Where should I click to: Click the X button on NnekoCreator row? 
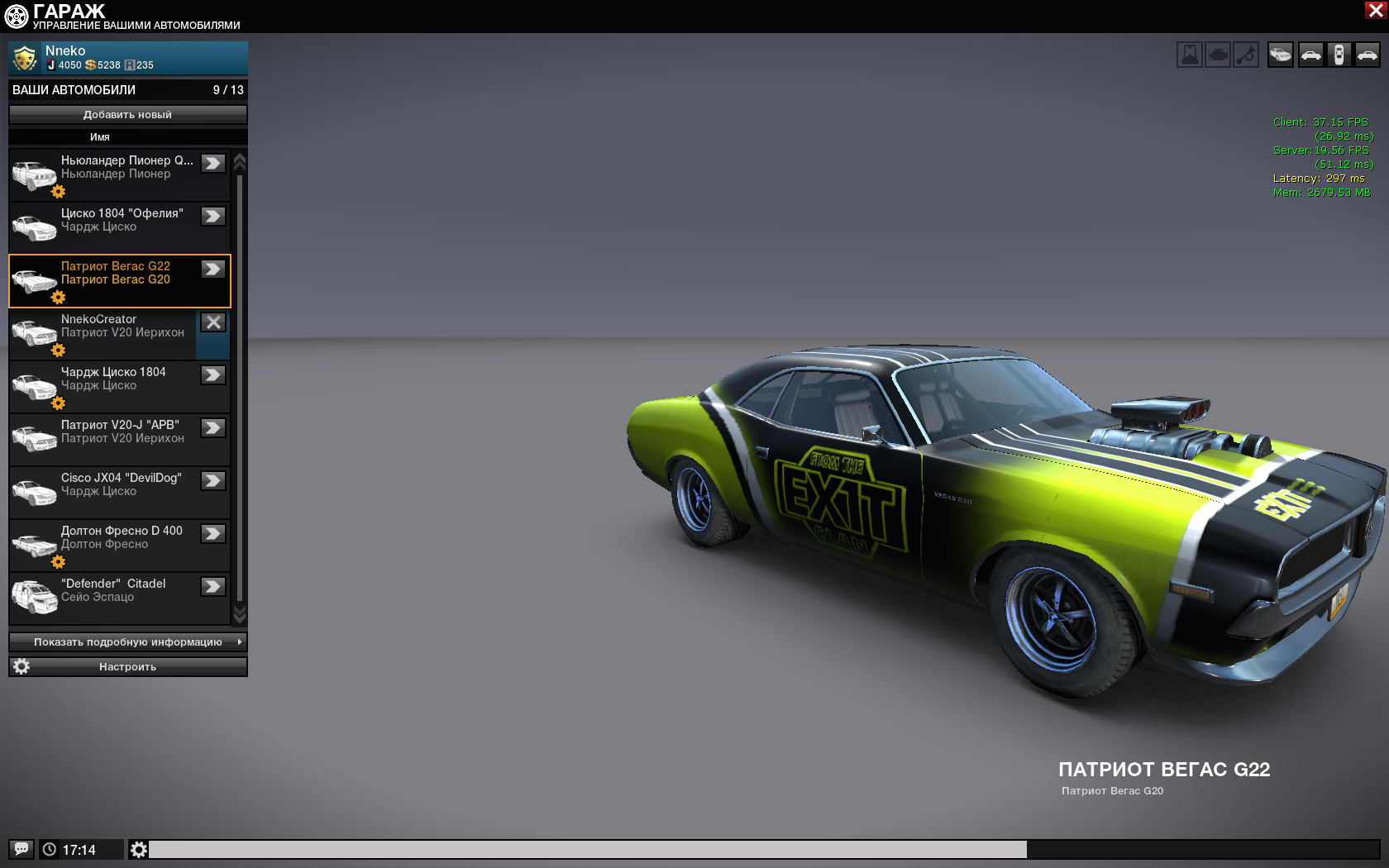213,322
